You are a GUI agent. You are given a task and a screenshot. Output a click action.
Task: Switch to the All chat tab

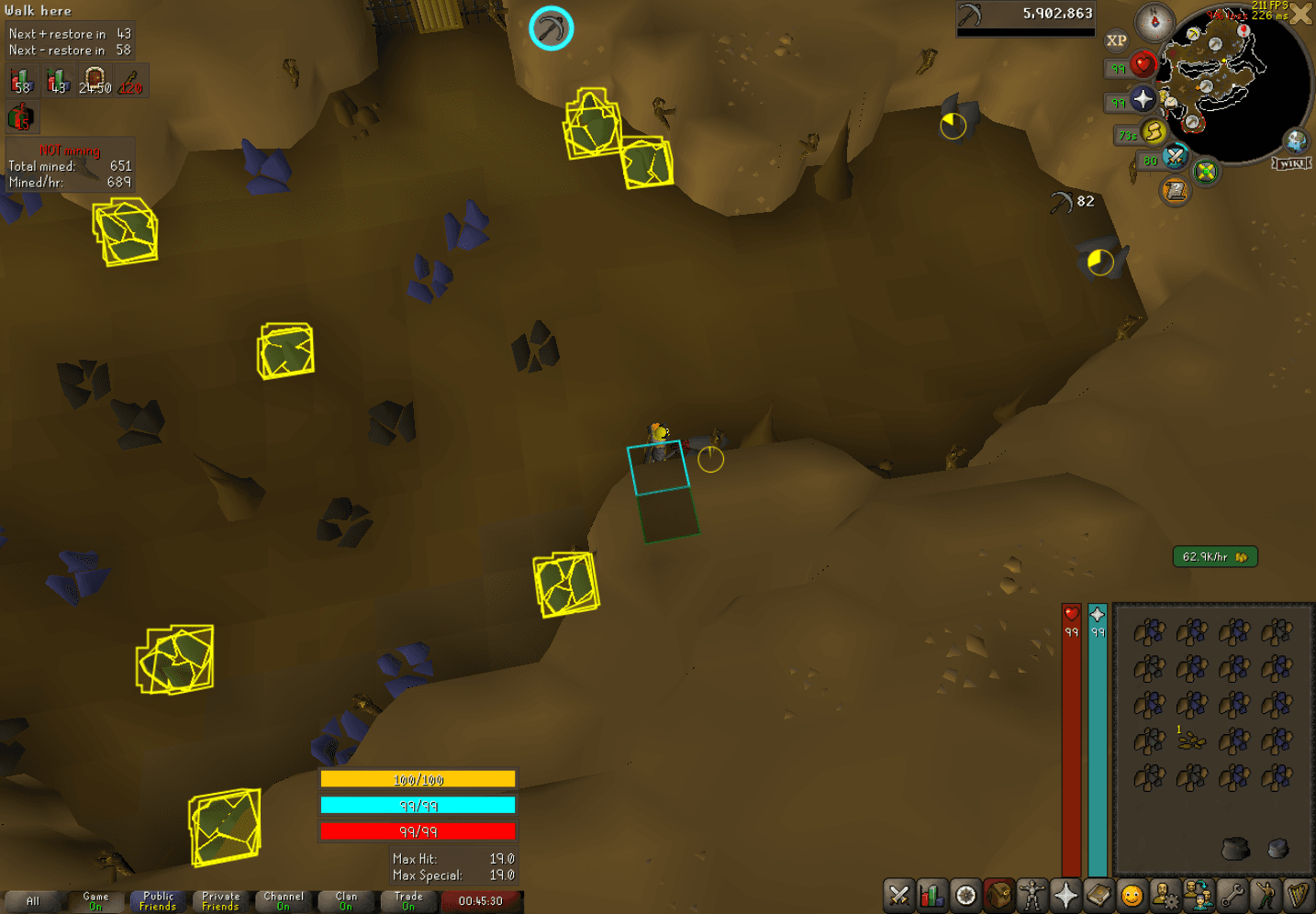32,901
